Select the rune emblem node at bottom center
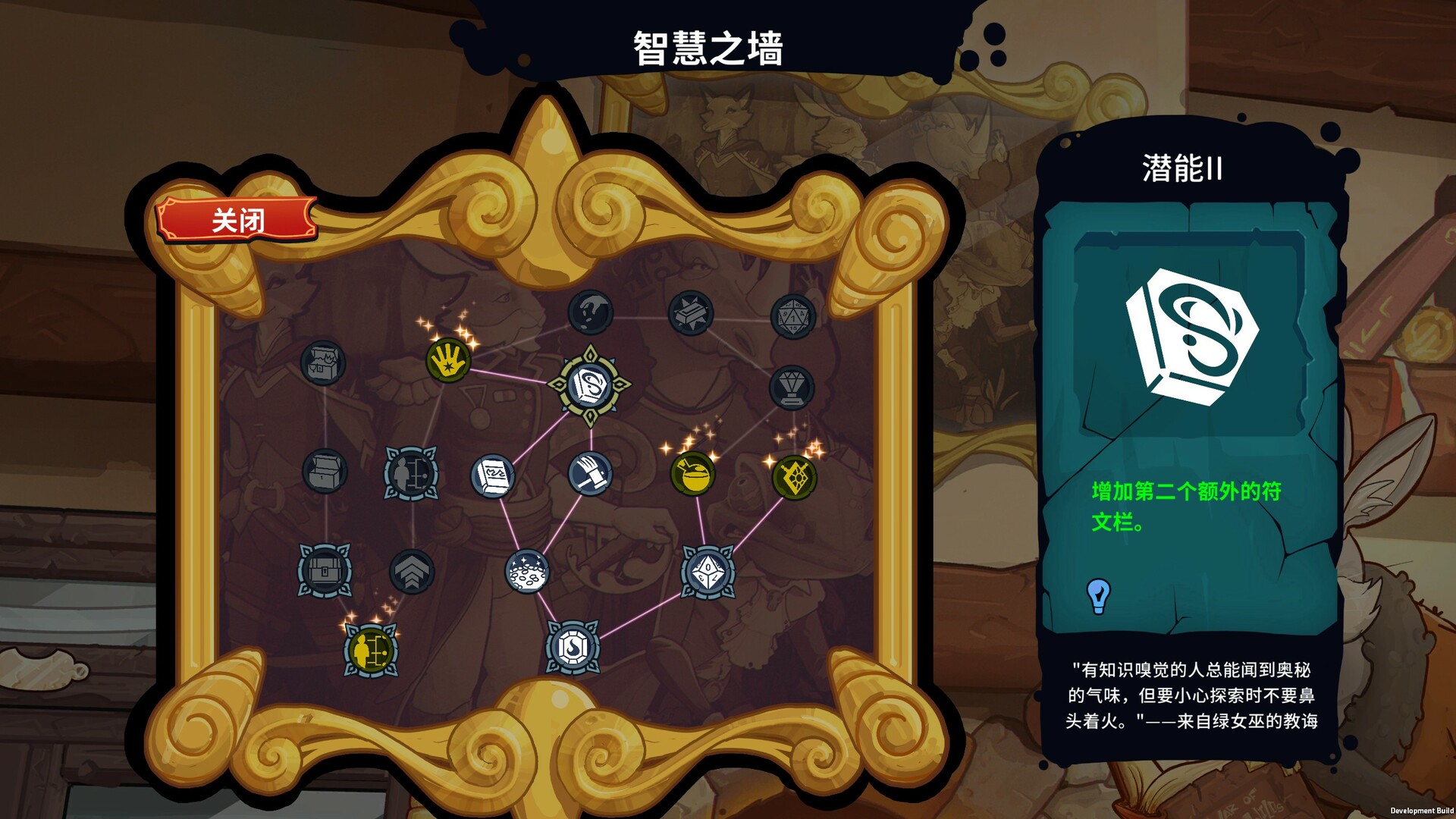Viewport: 1456px width, 819px height. 573,647
